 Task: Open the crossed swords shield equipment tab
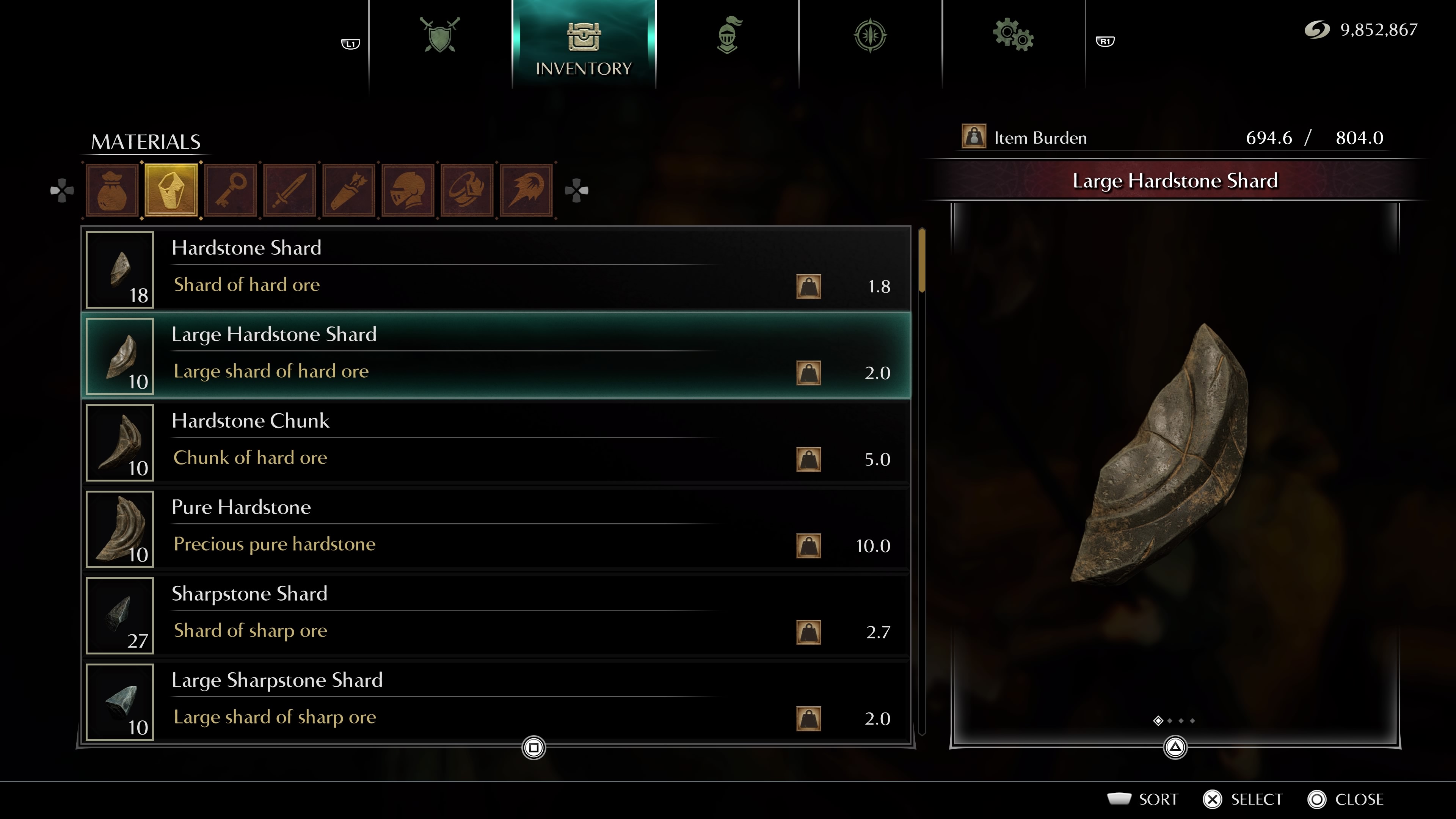click(440, 36)
